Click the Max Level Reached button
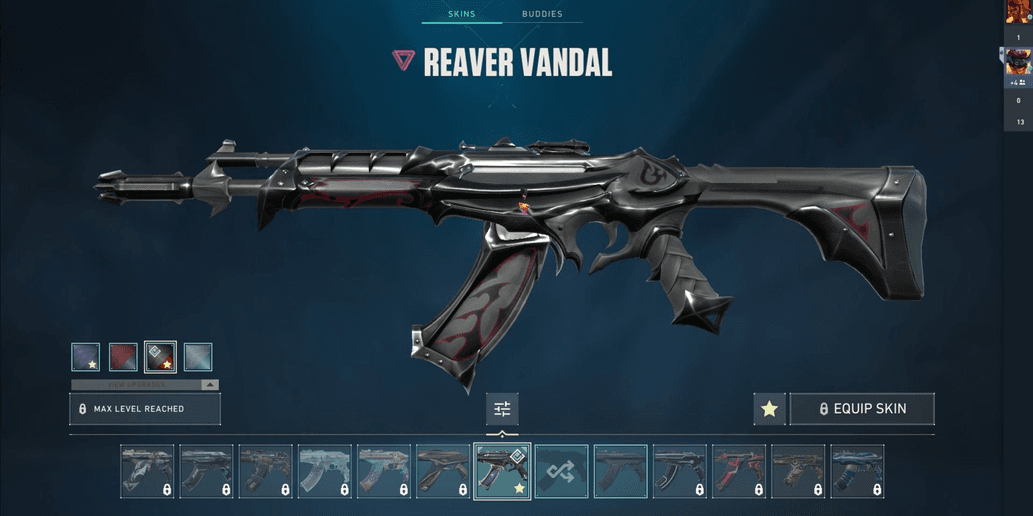The width and height of the screenshot is (1033, 516). [145, 409]
